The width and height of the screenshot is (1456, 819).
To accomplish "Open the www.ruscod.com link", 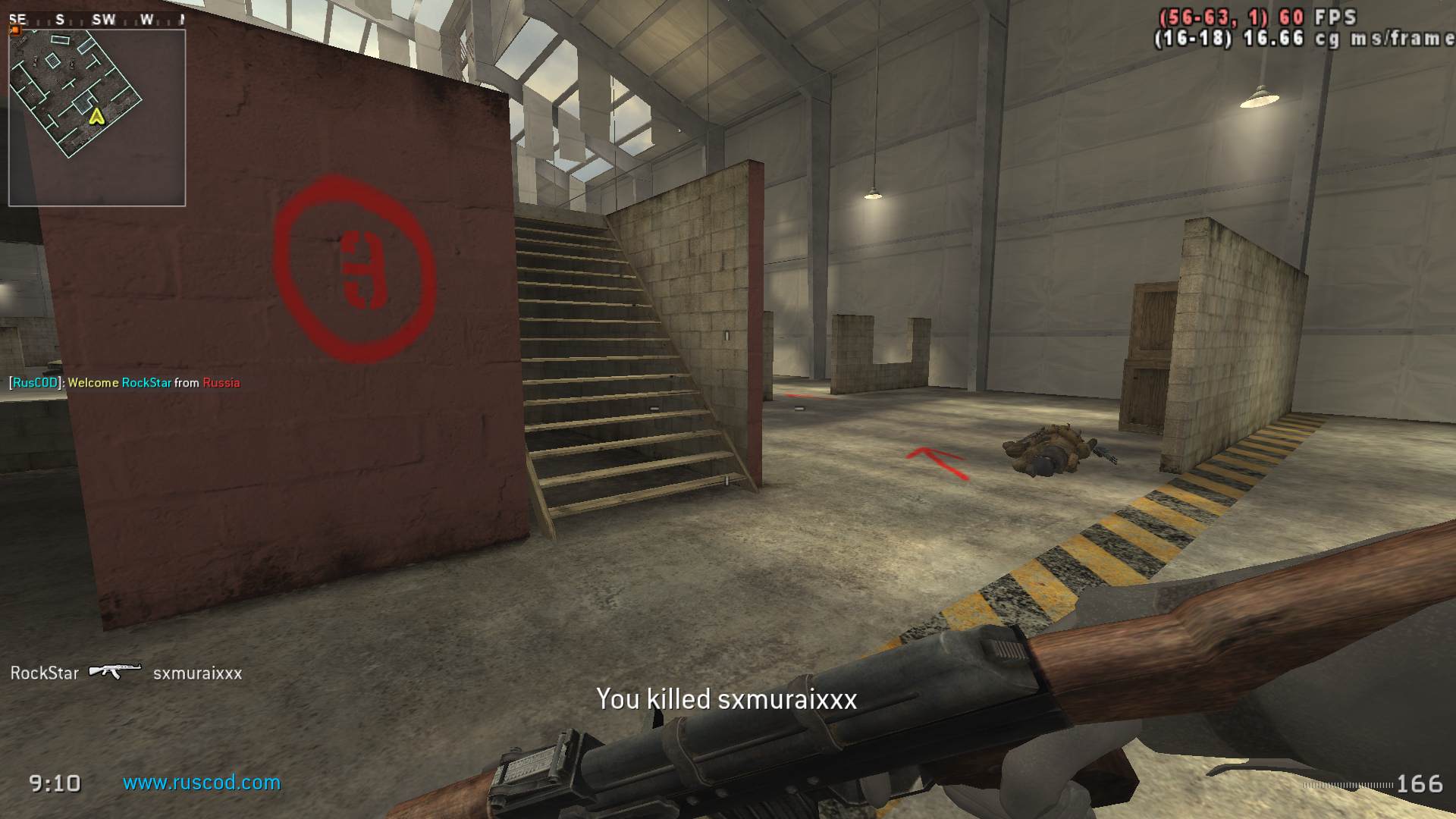I will 202,783.
